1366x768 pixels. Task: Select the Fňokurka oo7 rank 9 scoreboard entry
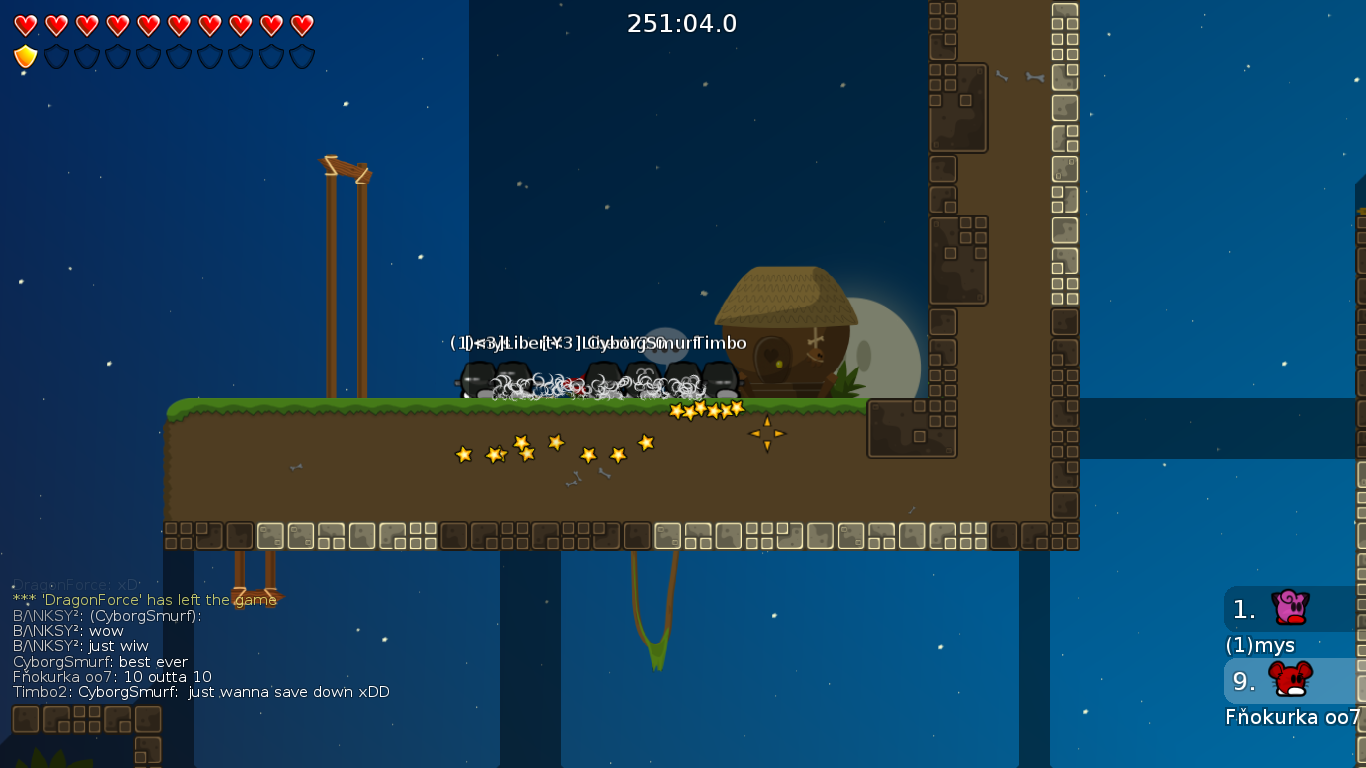pyautogui.click(x=1292, y=681)
